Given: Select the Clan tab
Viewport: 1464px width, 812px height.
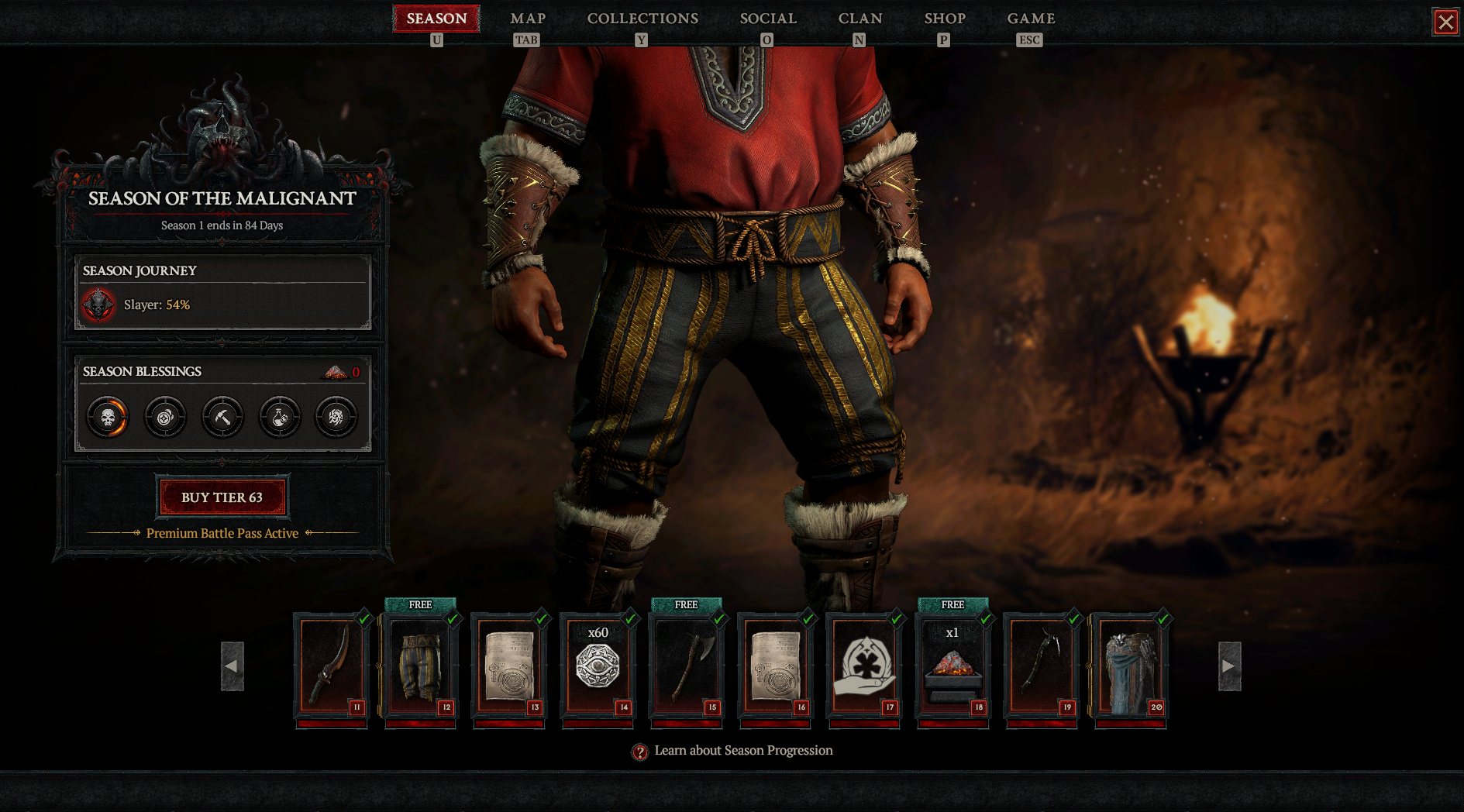Looking at the screenshot, I should point(860,19).
